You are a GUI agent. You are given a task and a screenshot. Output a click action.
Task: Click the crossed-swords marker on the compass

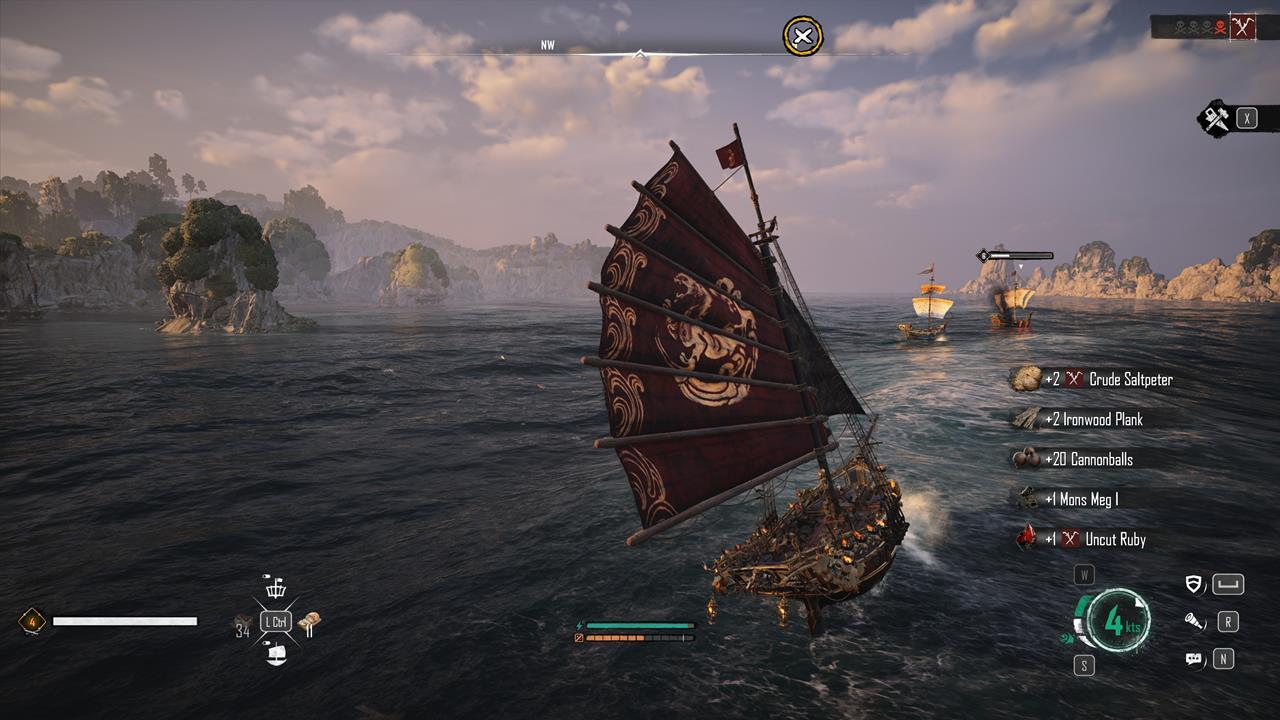[x=802, y=37]
